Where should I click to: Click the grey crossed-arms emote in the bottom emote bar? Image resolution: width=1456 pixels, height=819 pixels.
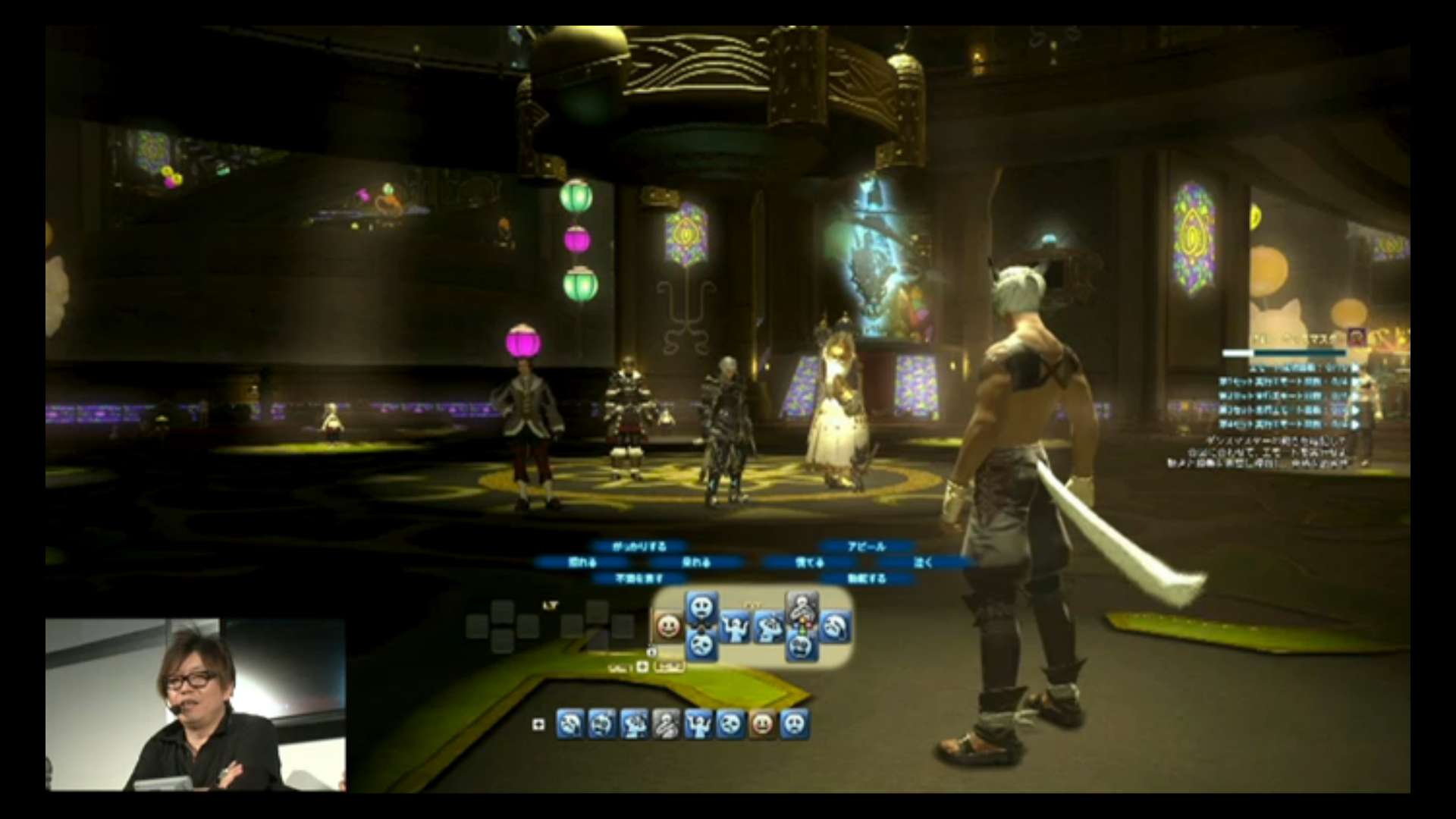(666, 724)
